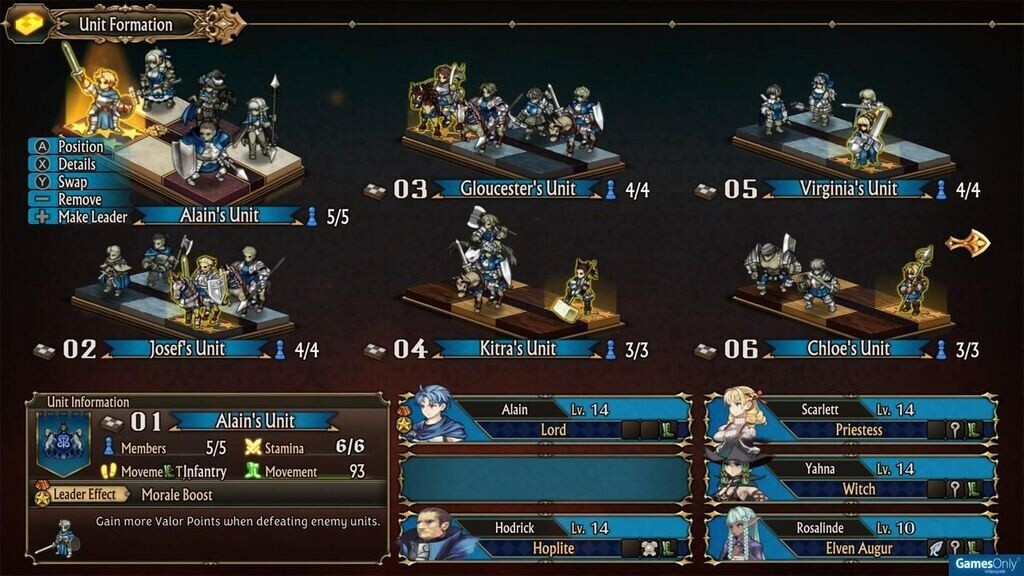Pick Rosalinde the Elven Augur row
Screen dimensions: 1024x576
click(851, 537)
